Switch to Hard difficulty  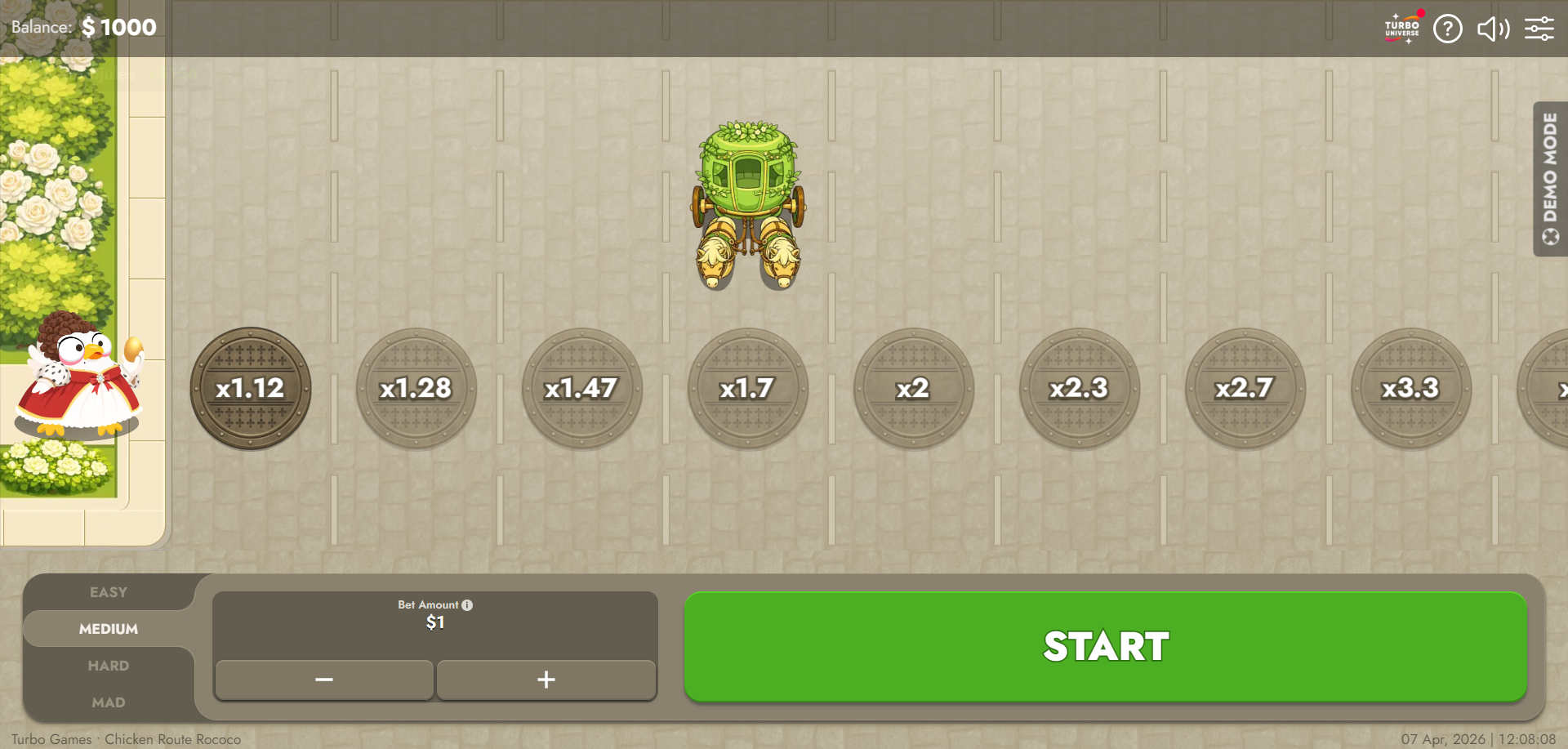pyautogui.click(x=109, y=666)
